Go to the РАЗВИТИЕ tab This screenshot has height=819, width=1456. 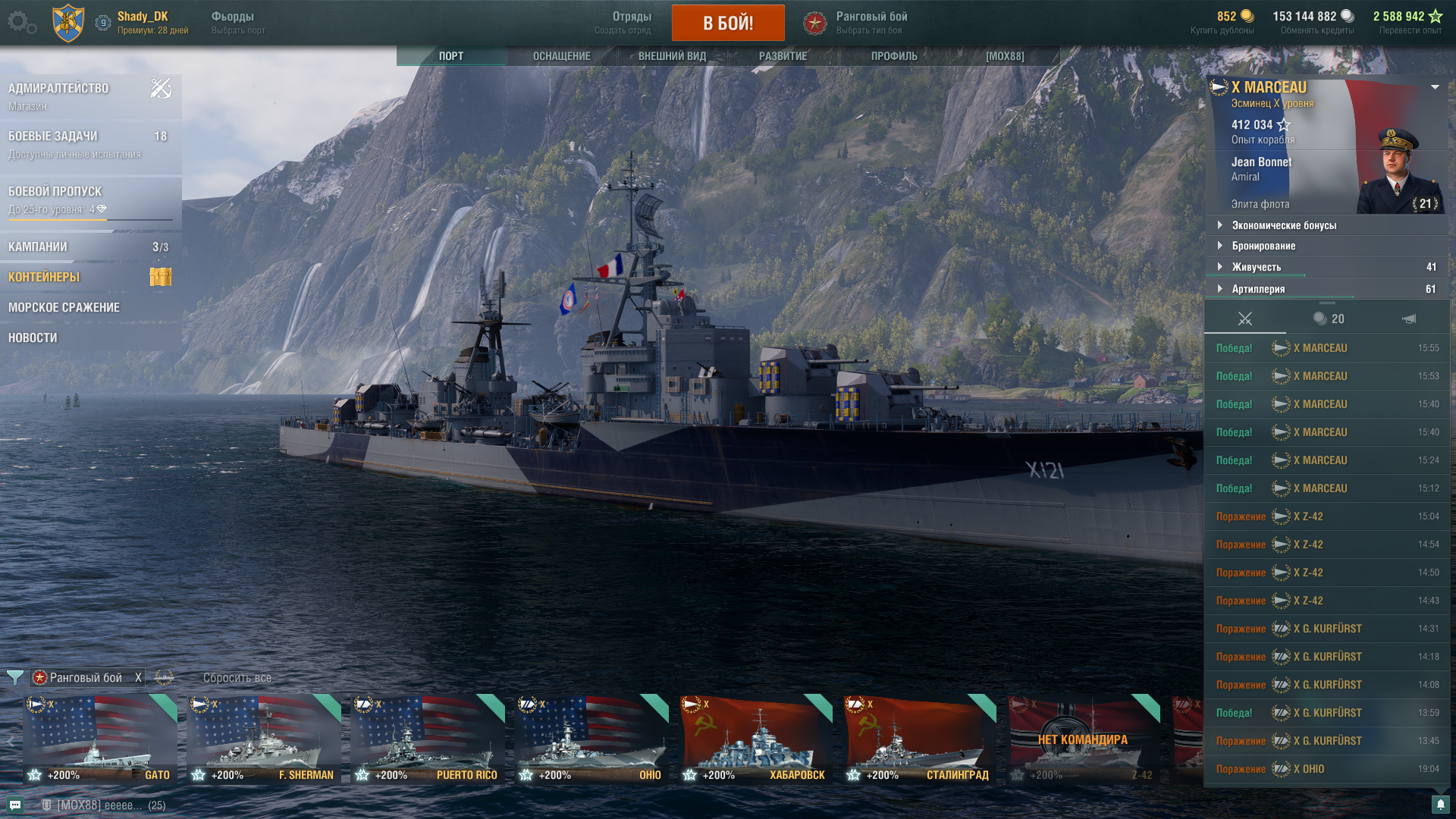tap(783, 56)
